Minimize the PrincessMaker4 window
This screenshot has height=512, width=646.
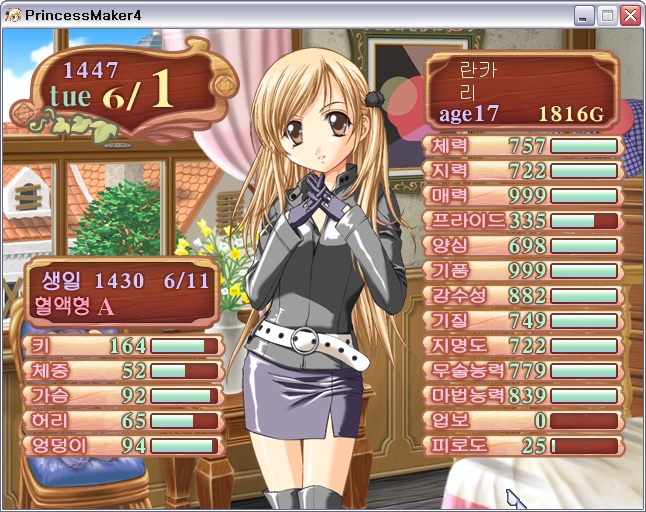(584, 15)
